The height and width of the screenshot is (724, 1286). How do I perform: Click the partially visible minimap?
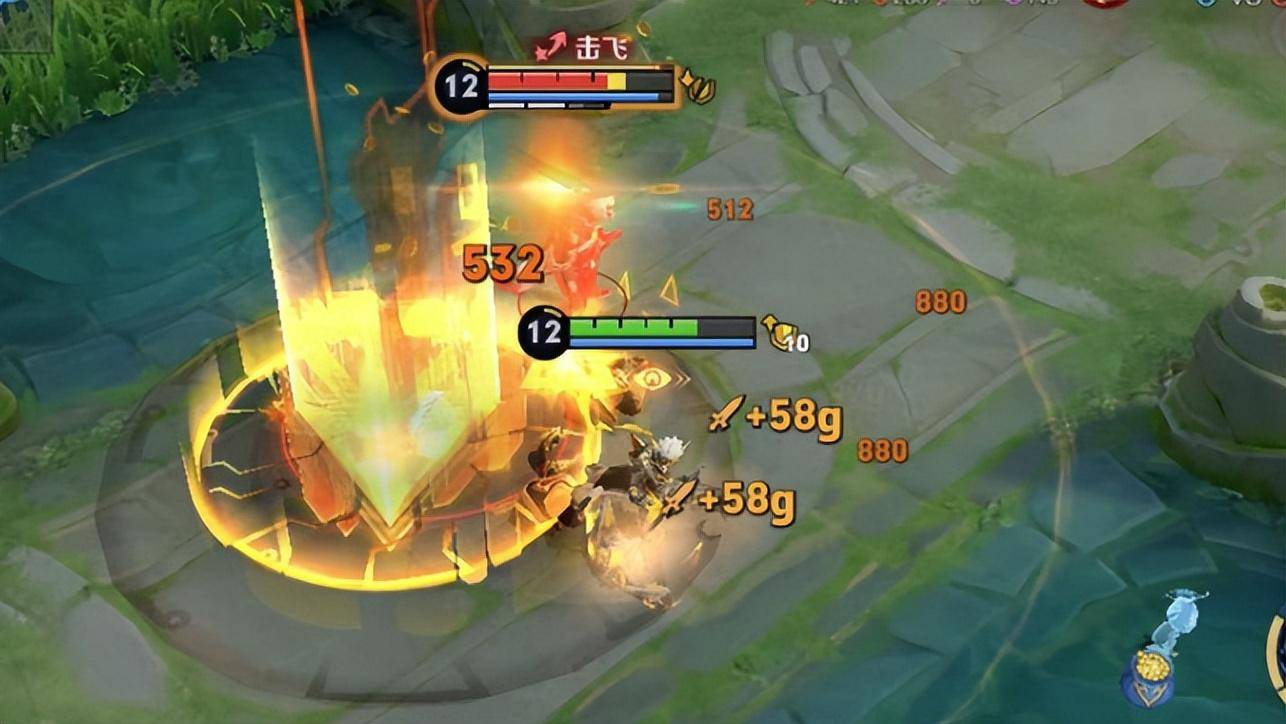pos(26,24)
